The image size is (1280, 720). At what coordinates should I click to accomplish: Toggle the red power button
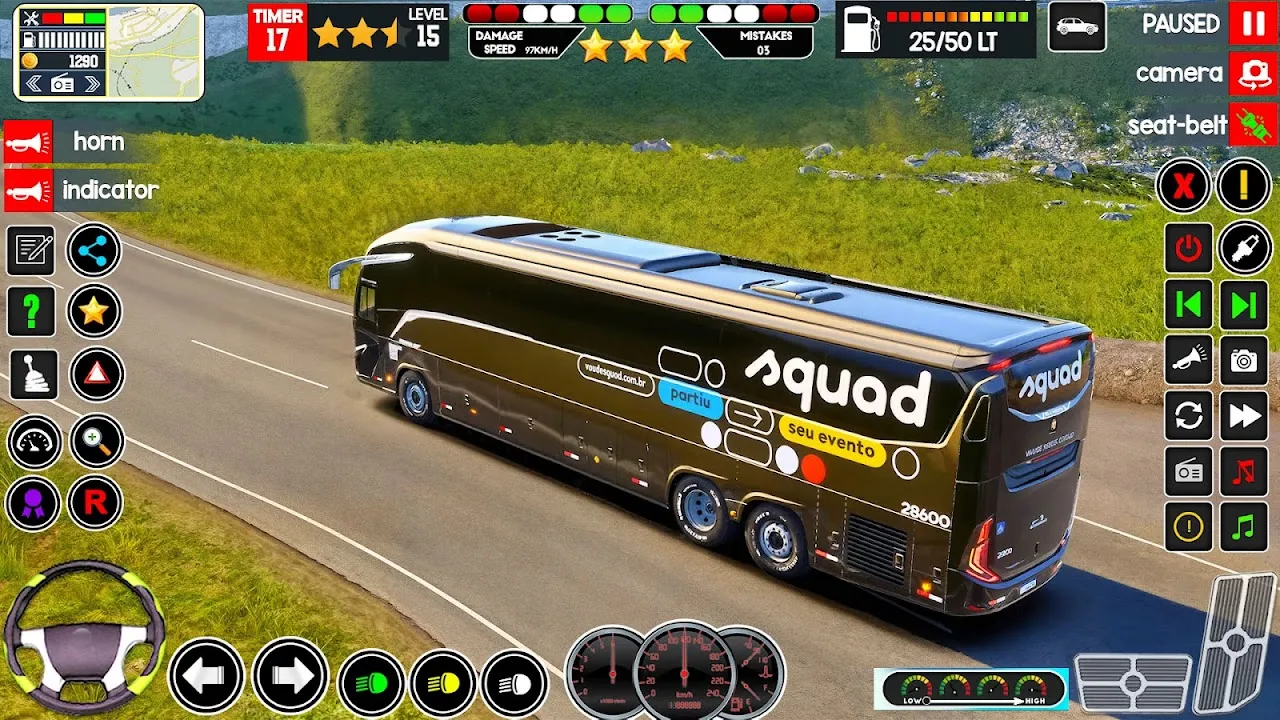click(x=1188, y=249)
